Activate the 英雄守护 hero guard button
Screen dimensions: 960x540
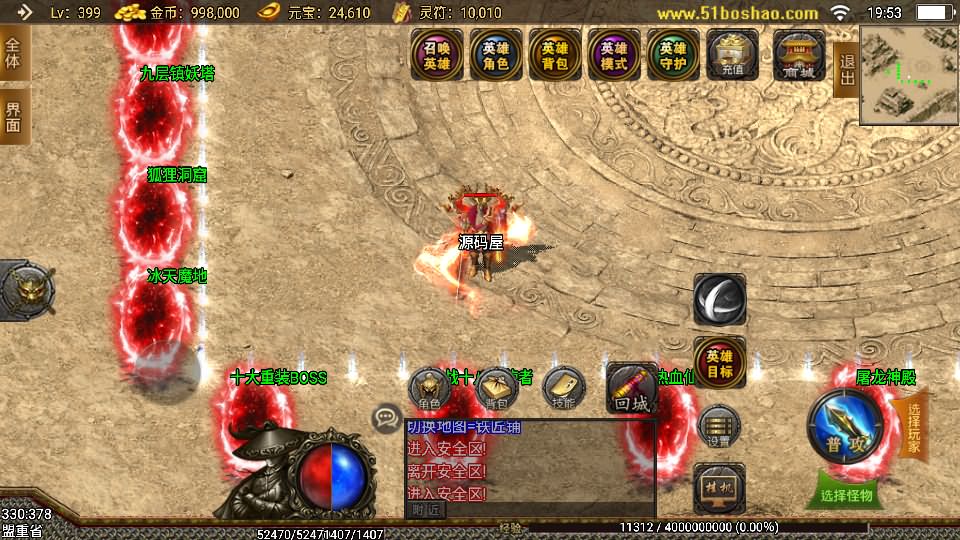(x=673, y=54)
